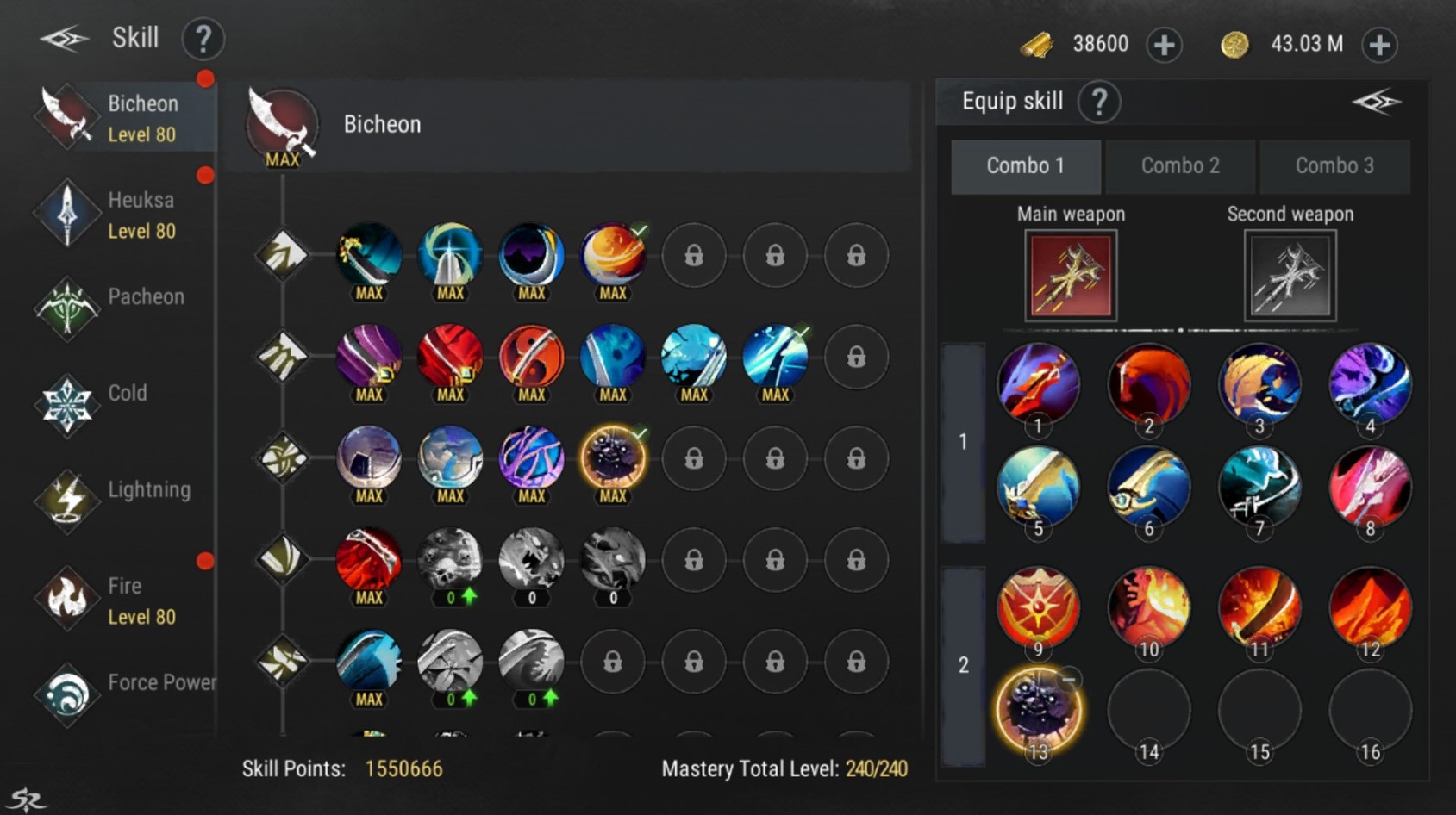This screenshot has width=1456, height=815.
Task: Select the Second weapon slot
Action: click(x=1290, y=275)
